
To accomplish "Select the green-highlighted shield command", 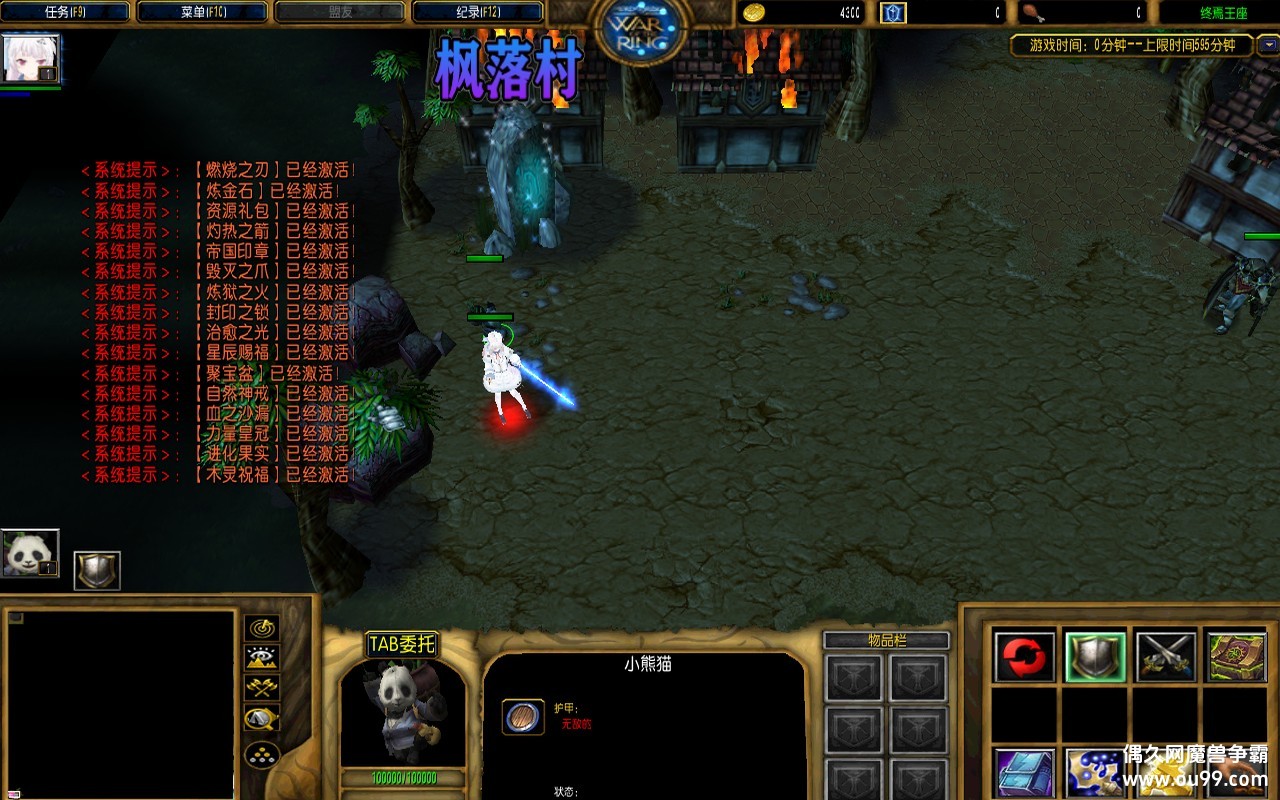I will tap(1095, 657).
